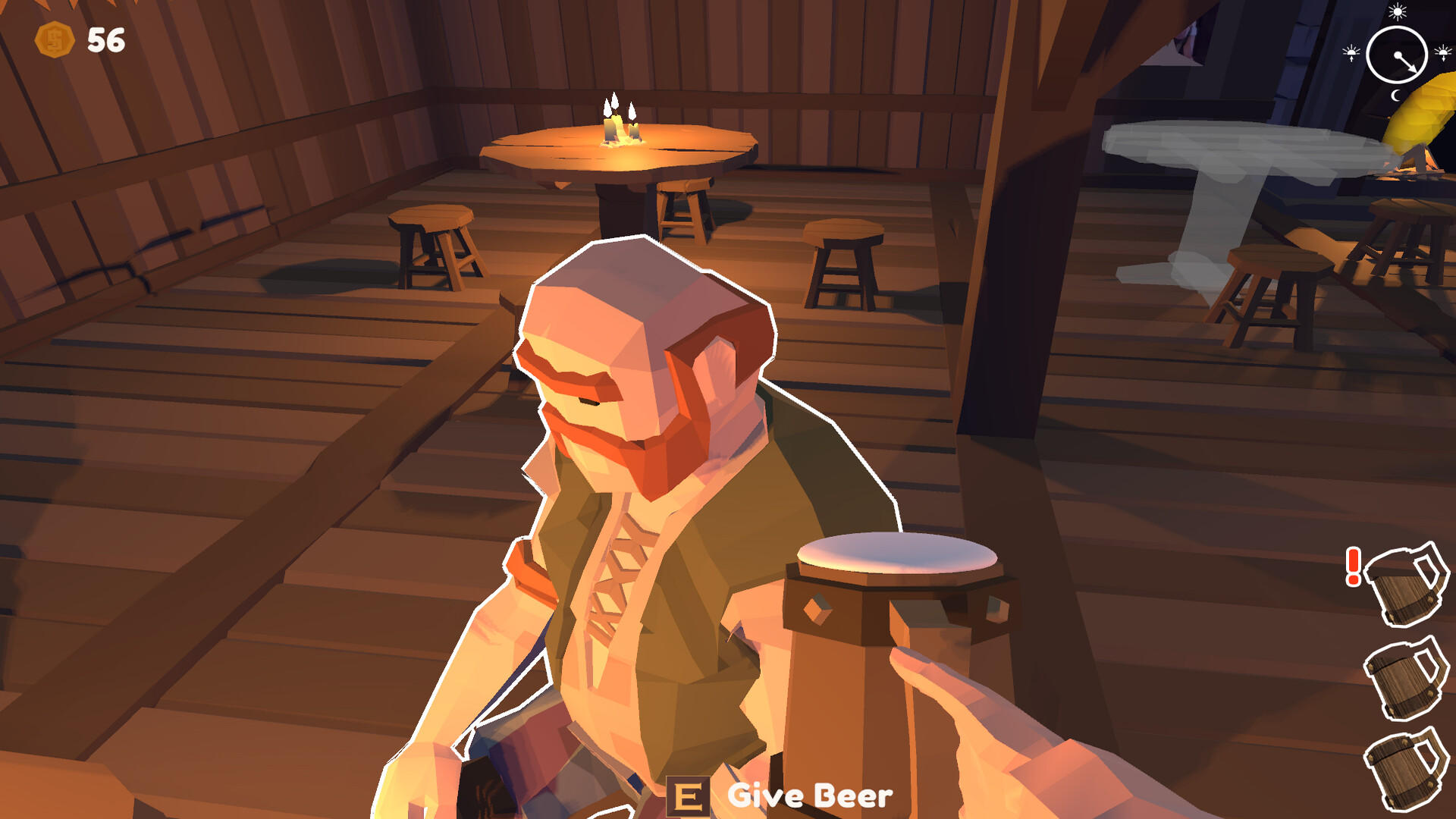Image resolution: width=1456 pixels, height=819 pixels.
Task: Click the clock's arrow hand
Action: (x=1405, y=62)
